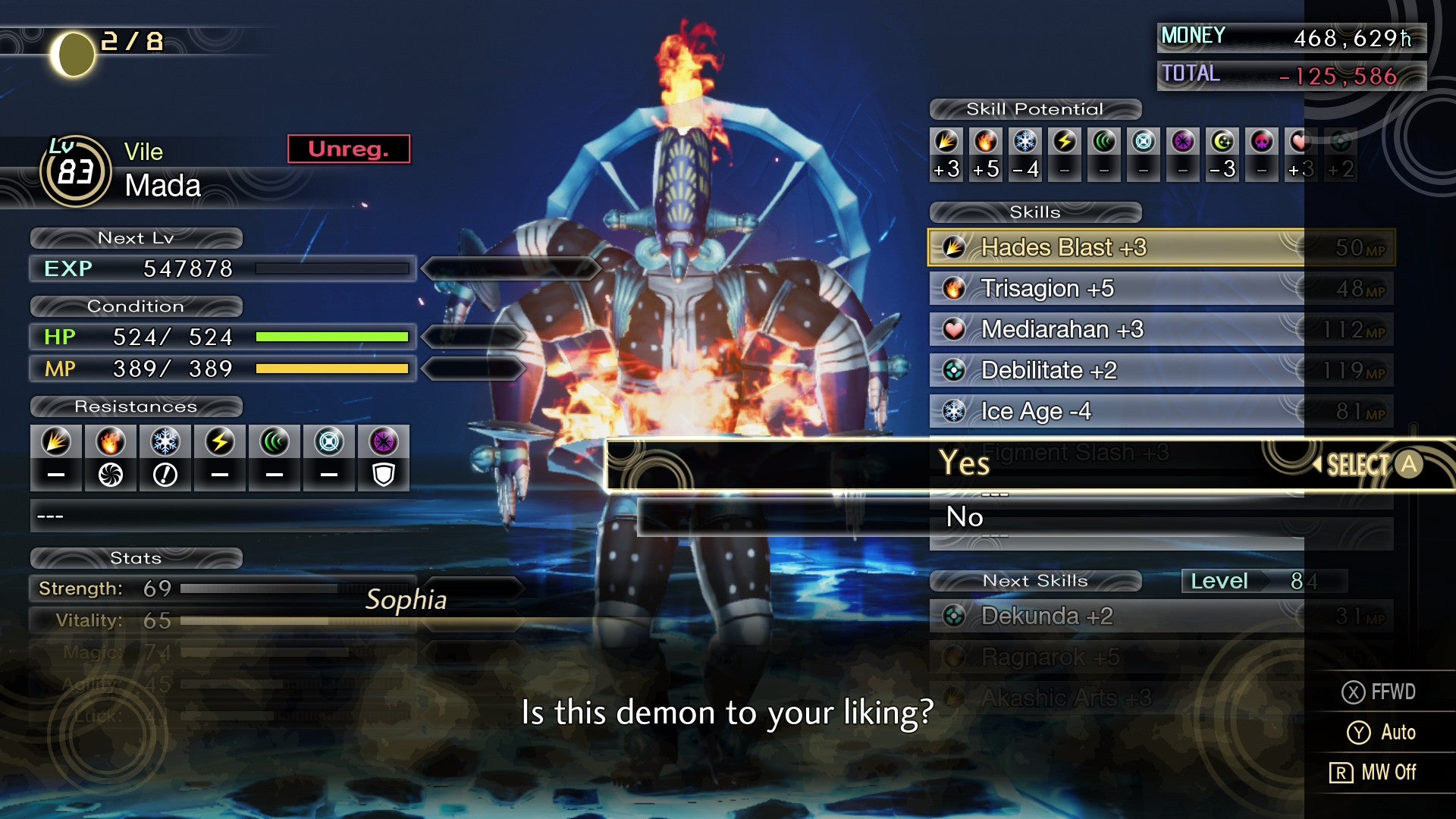Click the chevron next to the HP bar
This screenshot has height=819, width=1456.
tap(469, 336)
